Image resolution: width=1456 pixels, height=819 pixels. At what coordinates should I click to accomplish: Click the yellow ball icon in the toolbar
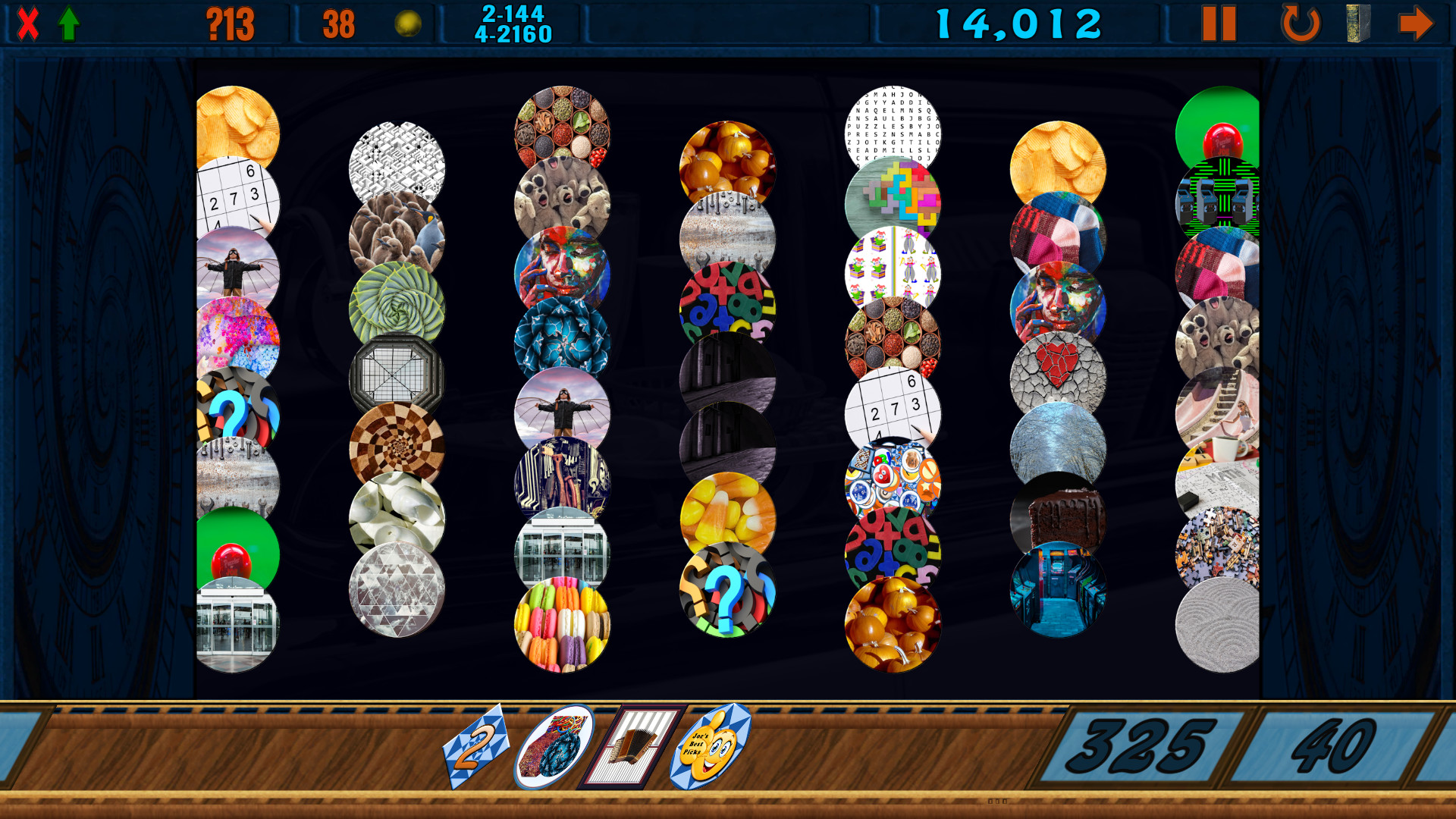point(407,22)
